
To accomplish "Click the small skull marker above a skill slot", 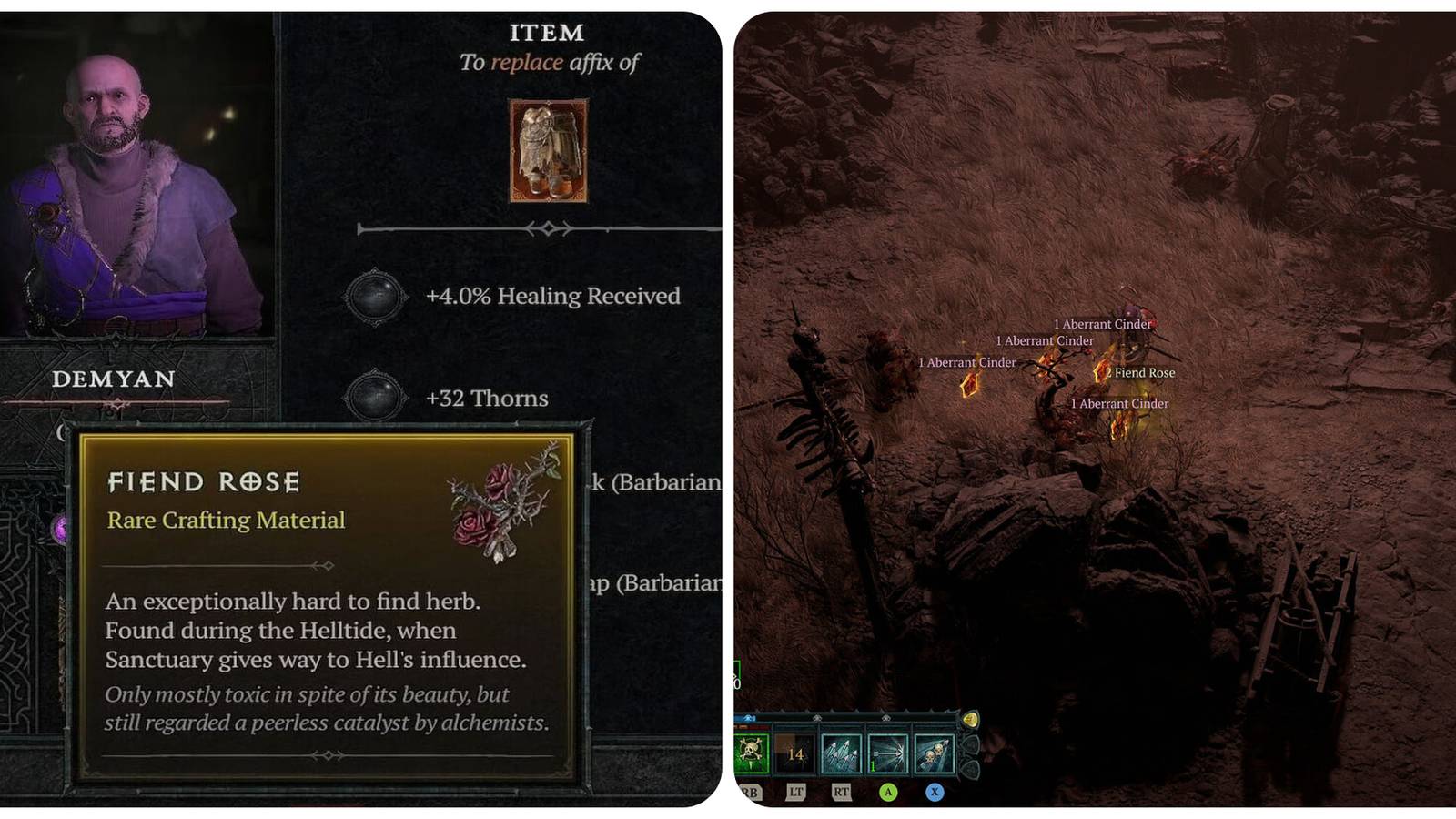I will point(817,717).
